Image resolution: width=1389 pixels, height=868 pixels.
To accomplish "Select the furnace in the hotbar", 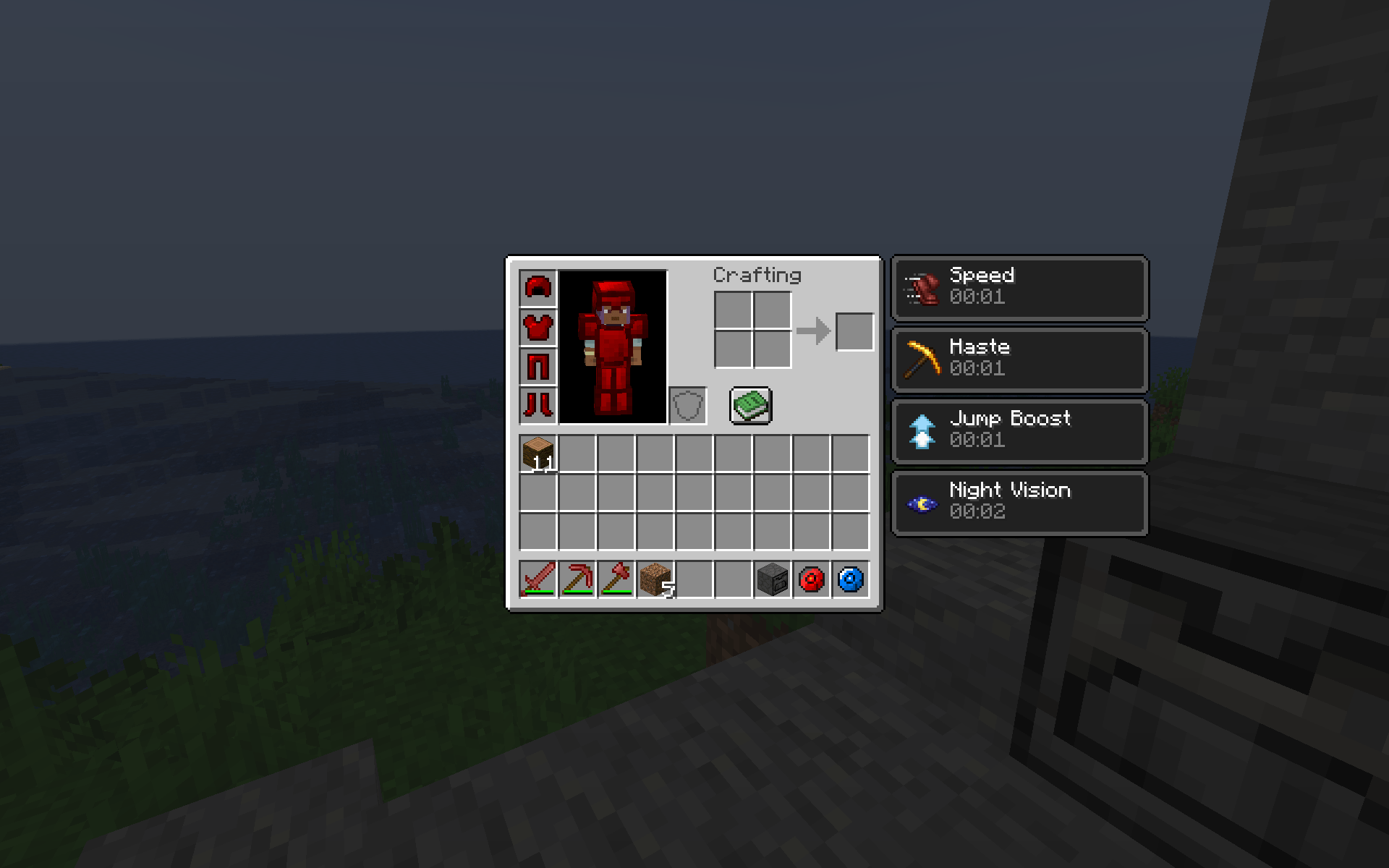I will [772, 579].
